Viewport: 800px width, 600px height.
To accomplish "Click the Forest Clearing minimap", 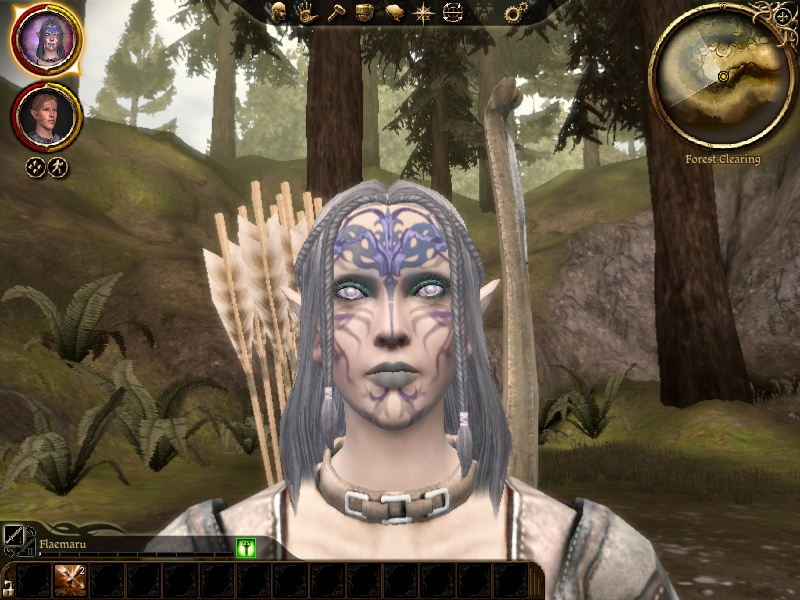I will click(x=722, y=77).
